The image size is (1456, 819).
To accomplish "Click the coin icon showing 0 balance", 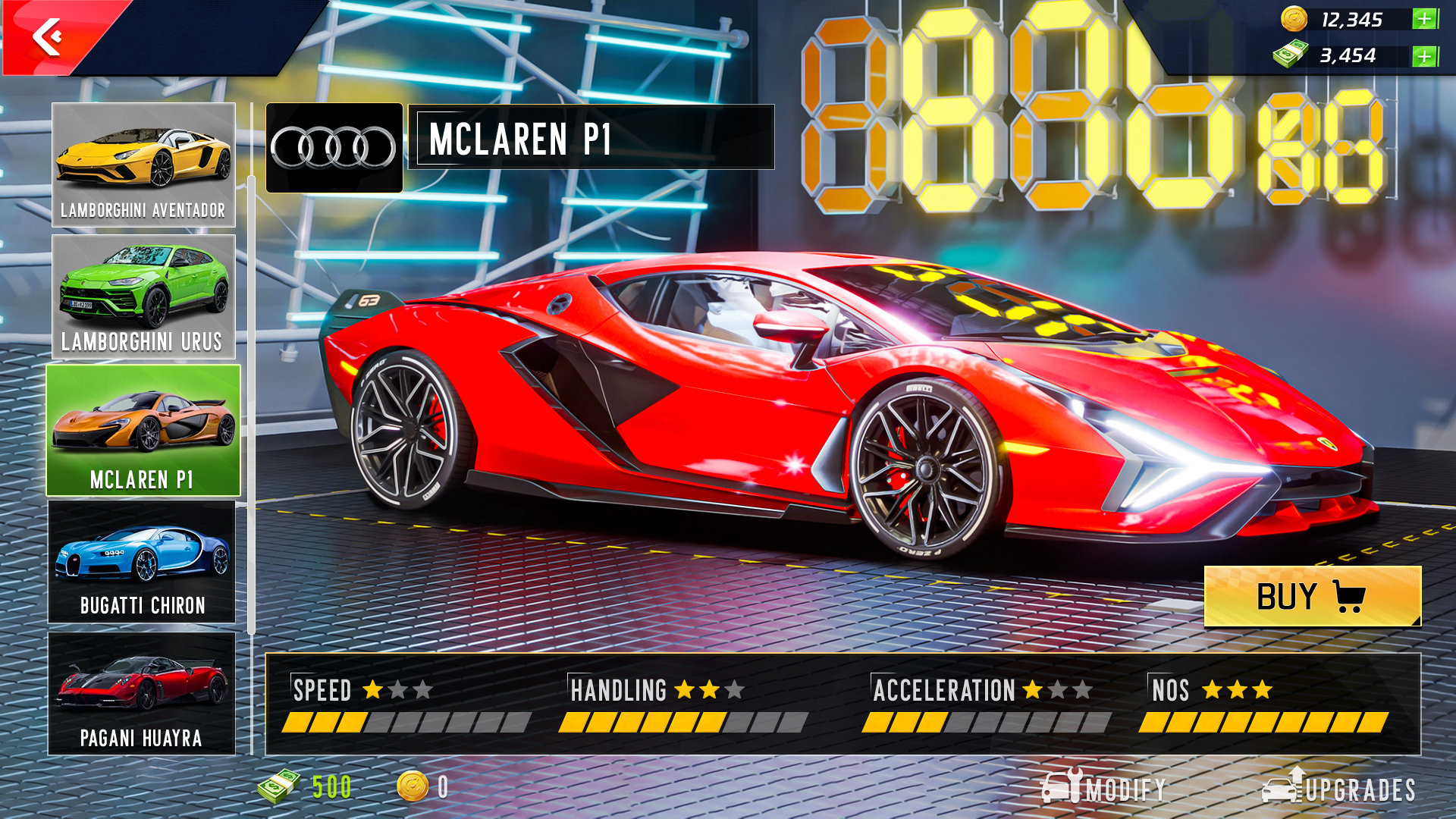I will 413,786.
